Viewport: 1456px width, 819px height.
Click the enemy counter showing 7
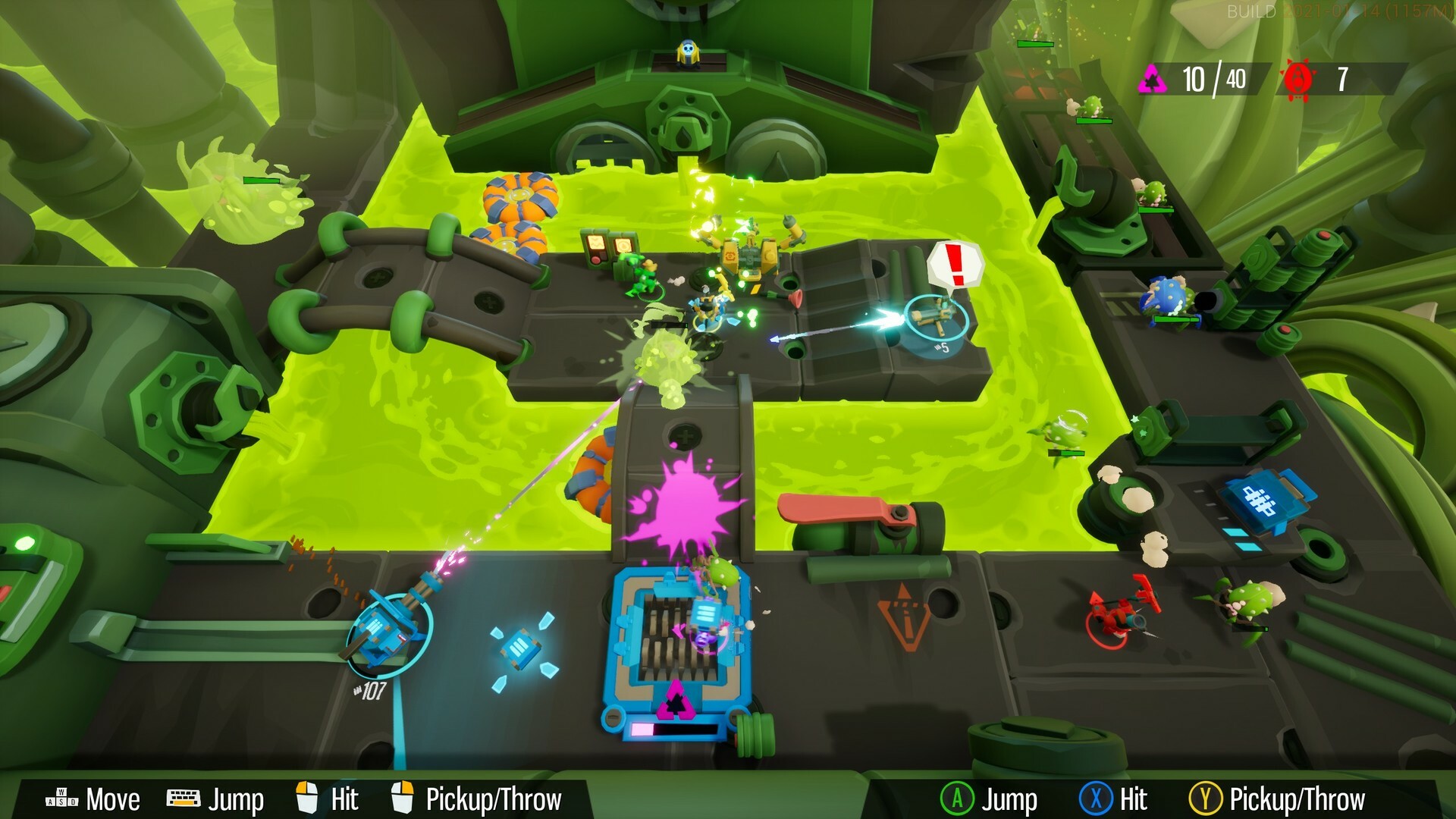pyautogui.click(x=1344, y=78)
